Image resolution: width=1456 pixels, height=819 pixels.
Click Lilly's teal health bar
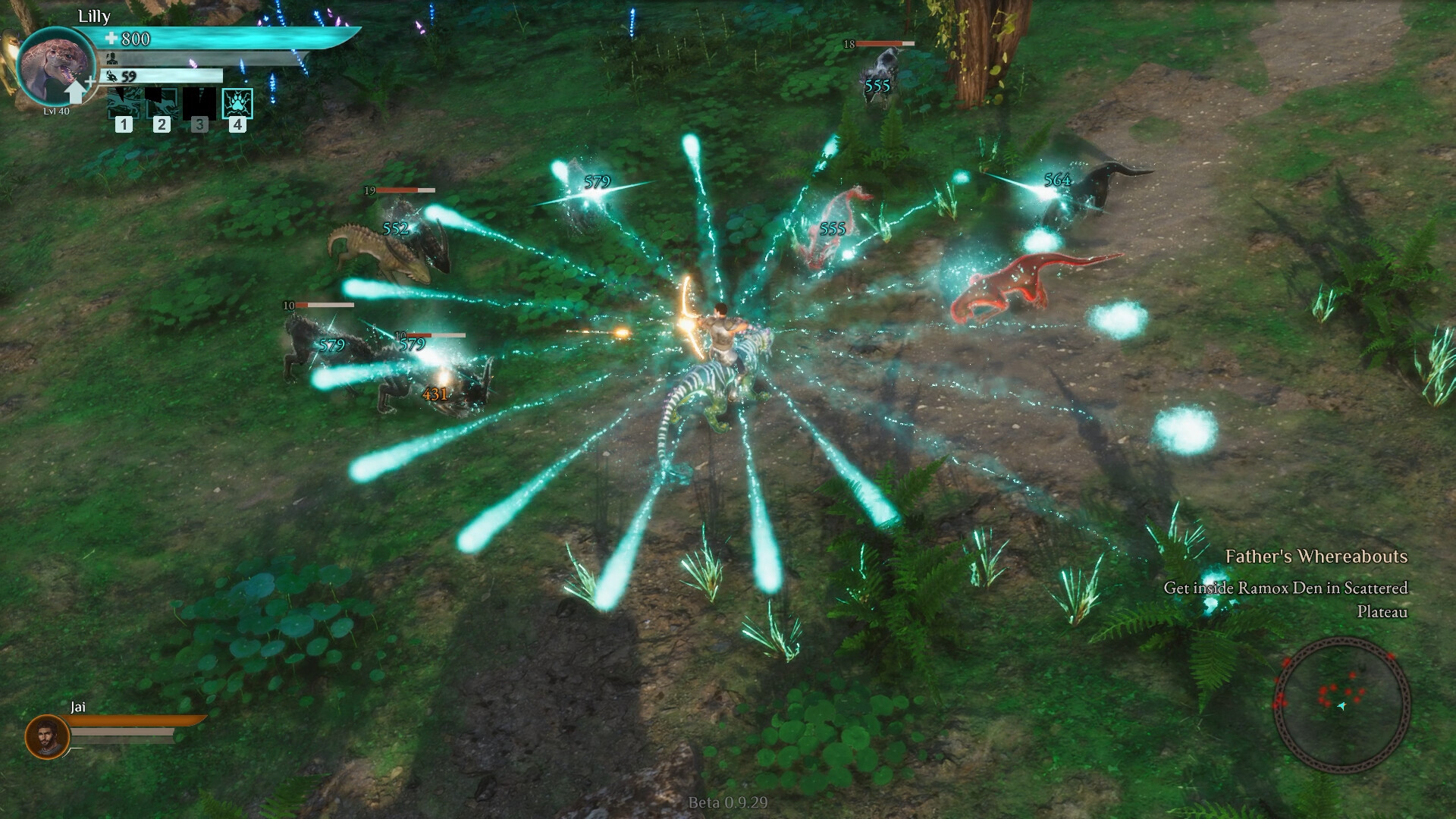[x=227, y=36]
